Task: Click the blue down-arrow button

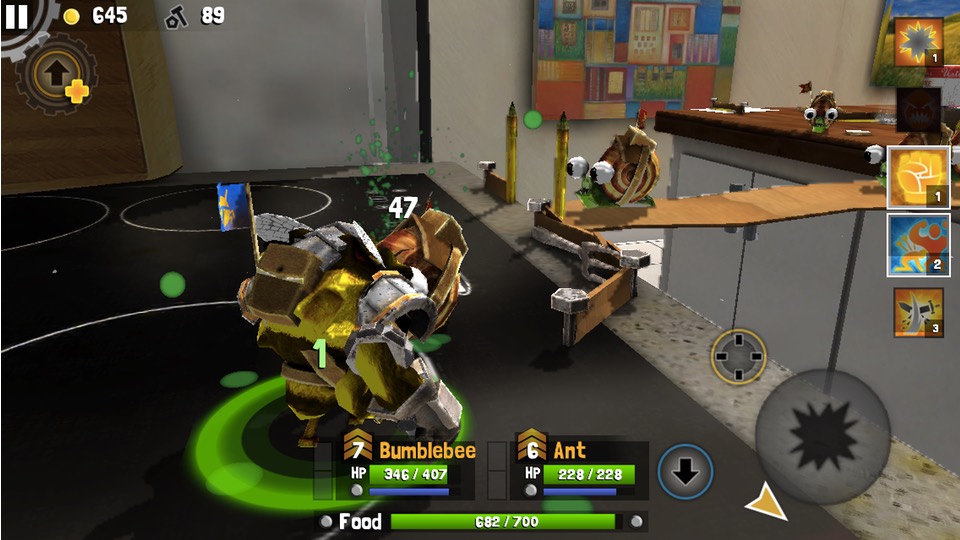Action: [x=685, y=472]
